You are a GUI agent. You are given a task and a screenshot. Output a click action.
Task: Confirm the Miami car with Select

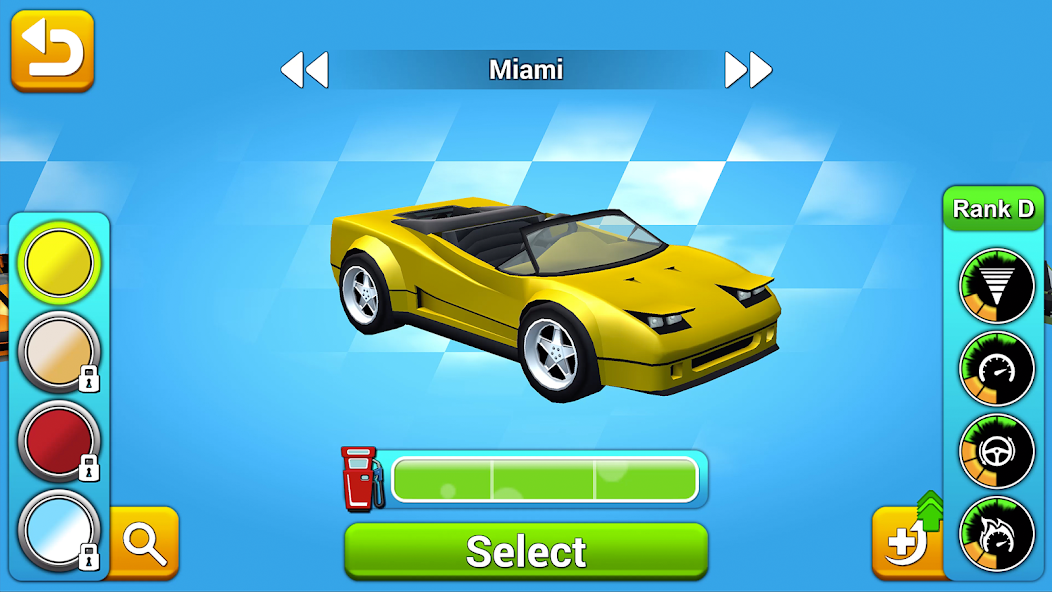pyautogui.click(x=526, y=551)
